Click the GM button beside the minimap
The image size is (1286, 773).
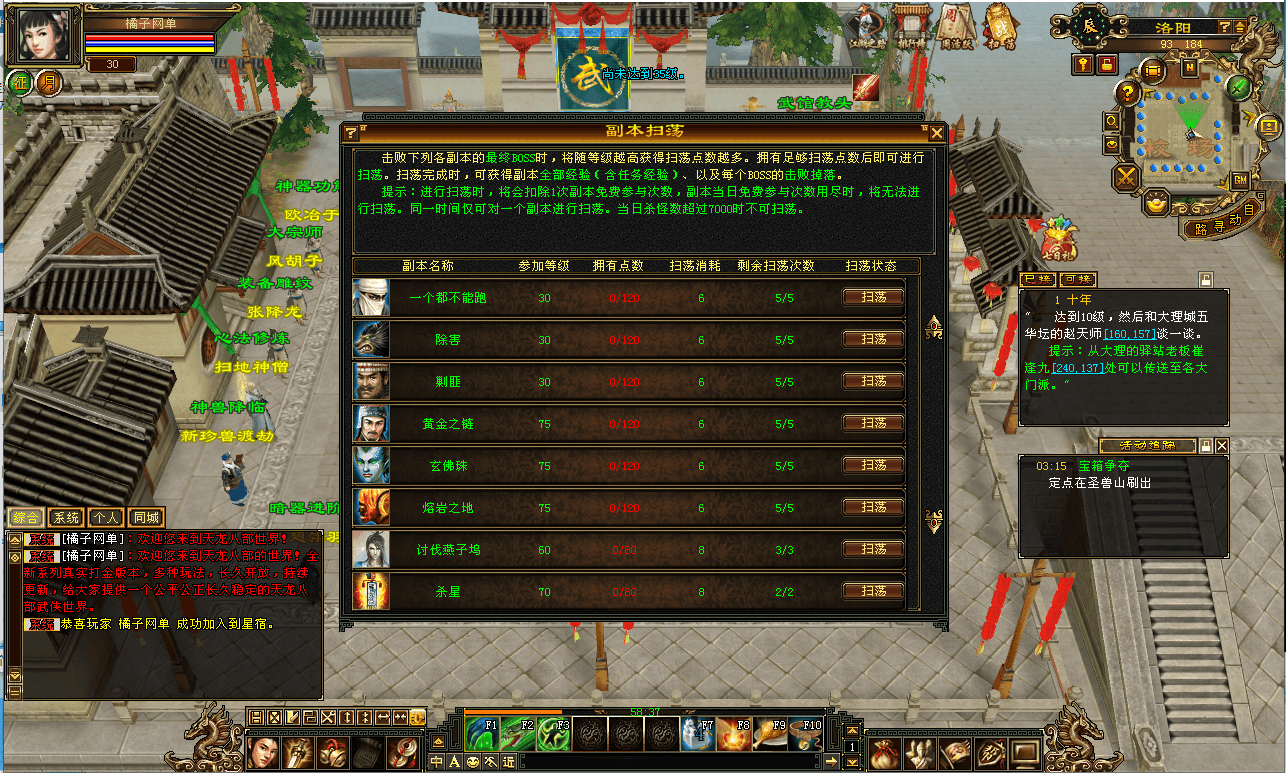(1240, 179)
